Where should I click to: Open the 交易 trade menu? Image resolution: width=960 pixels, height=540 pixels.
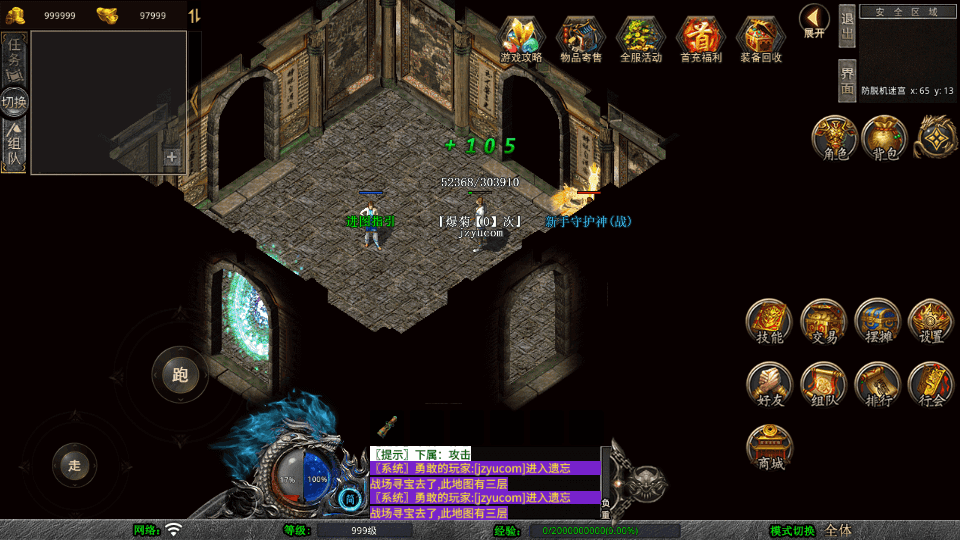pos(824,321)
